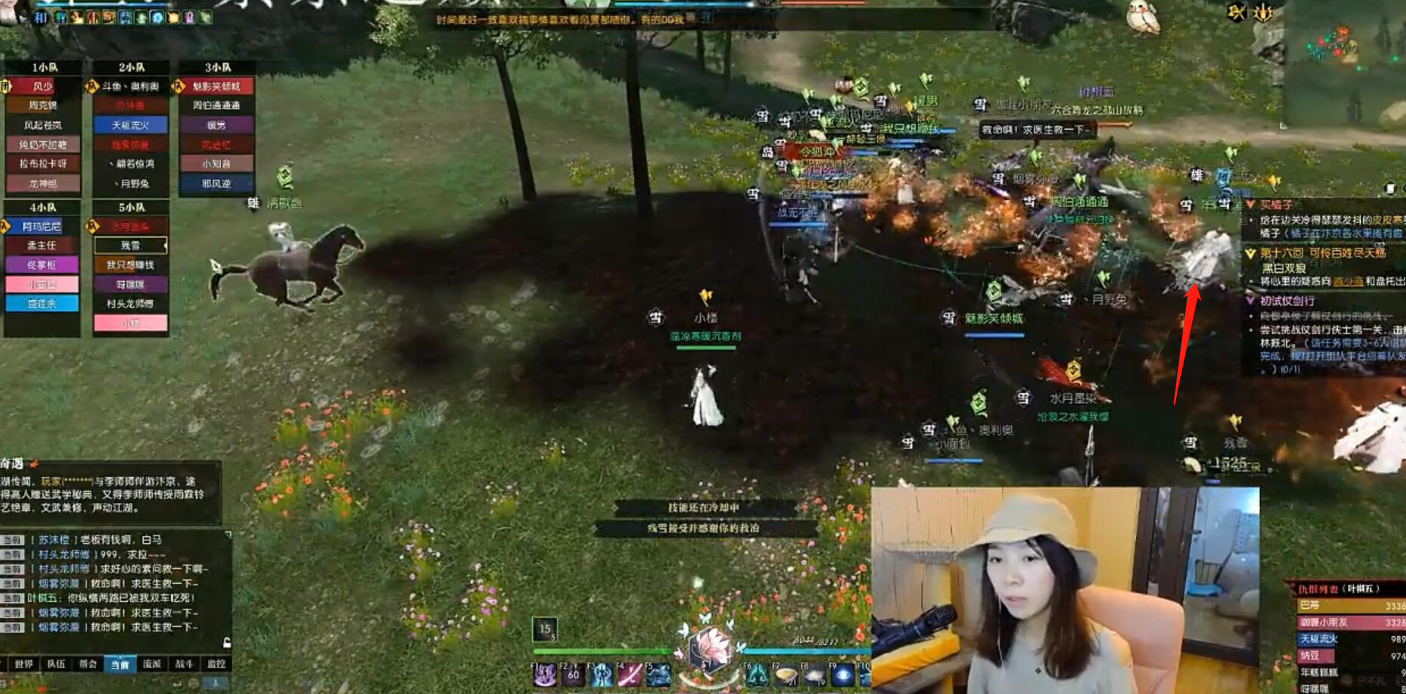Toggle the chat window lock icon
This screenshot has width=1406, height=694.
226,642
